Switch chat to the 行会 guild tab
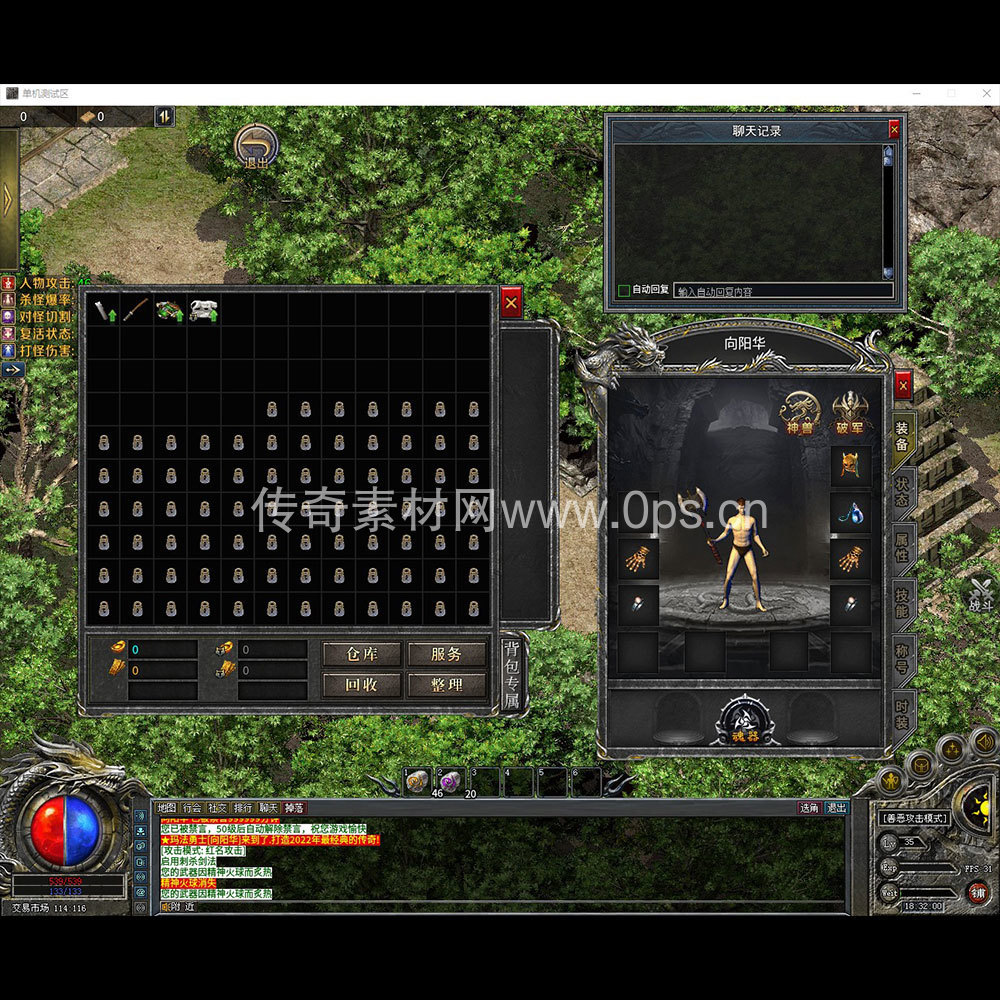The image size is (1000, 1000). (192, 808)
